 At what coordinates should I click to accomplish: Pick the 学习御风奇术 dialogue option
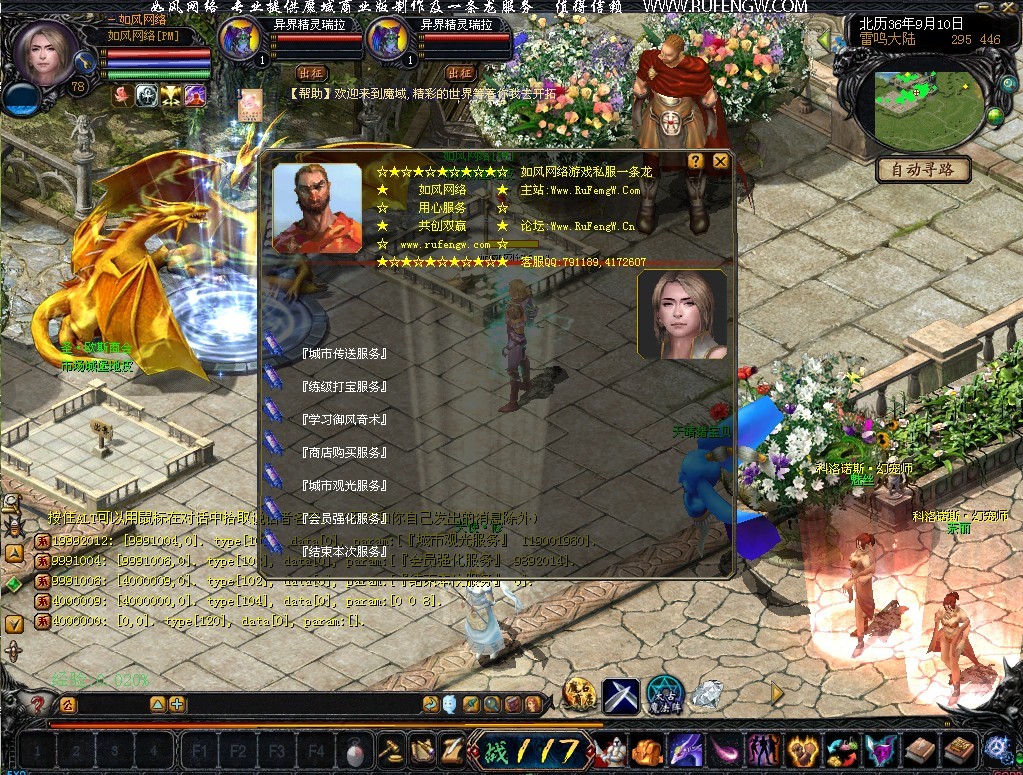click(343, 420)
